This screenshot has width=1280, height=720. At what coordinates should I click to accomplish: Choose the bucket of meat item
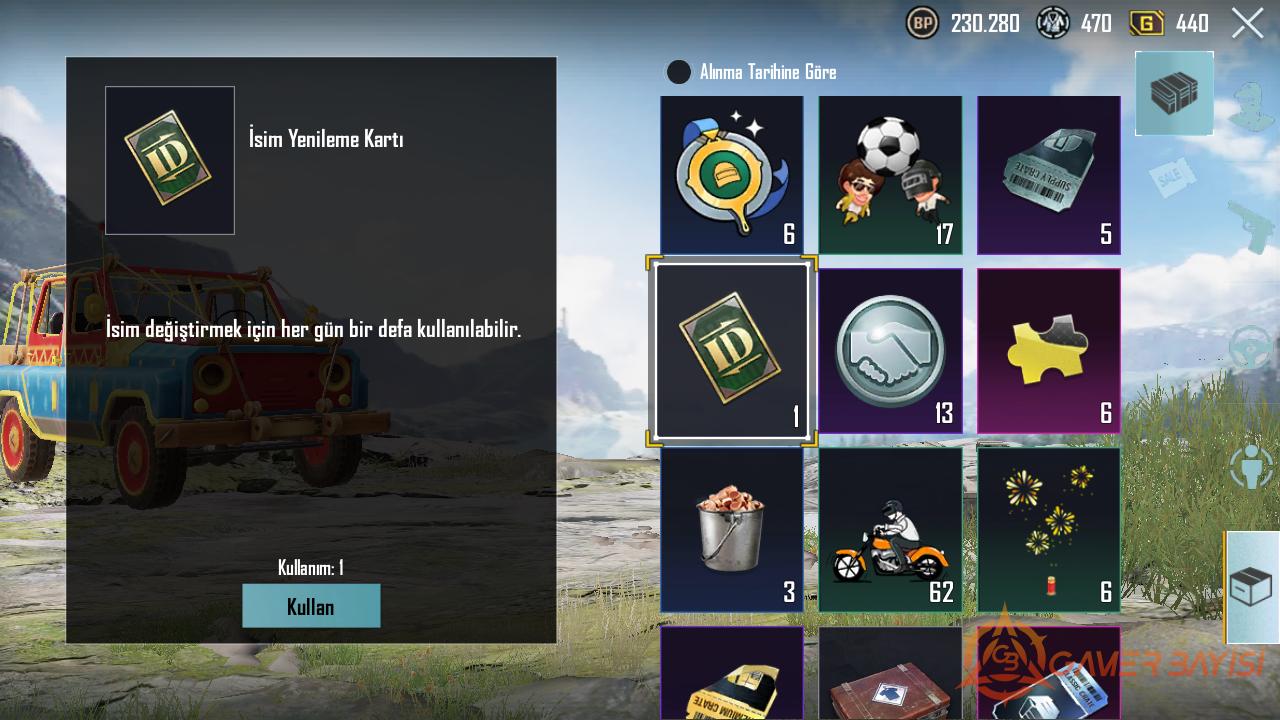731,530
